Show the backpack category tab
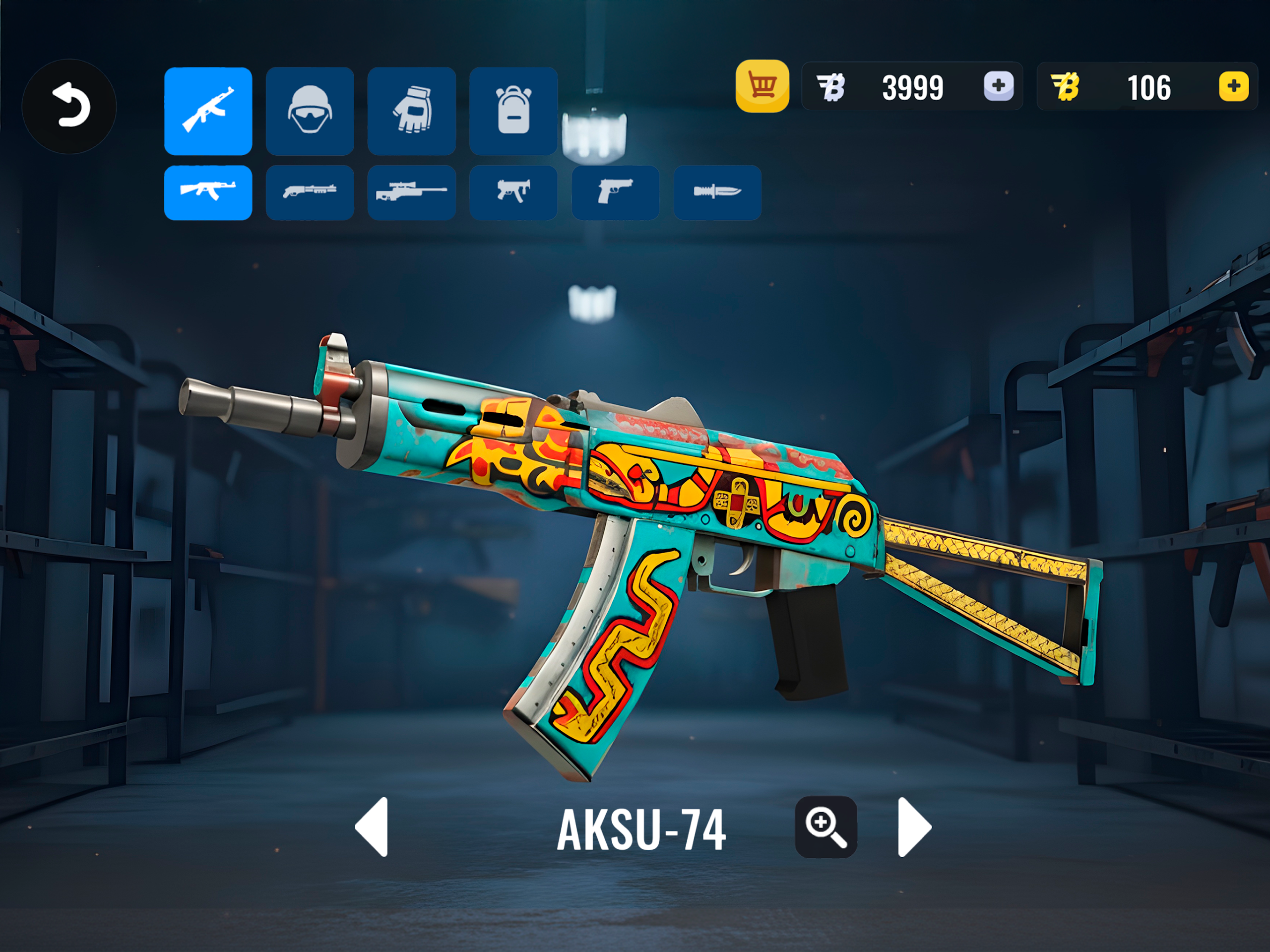 tap(513, 111)
